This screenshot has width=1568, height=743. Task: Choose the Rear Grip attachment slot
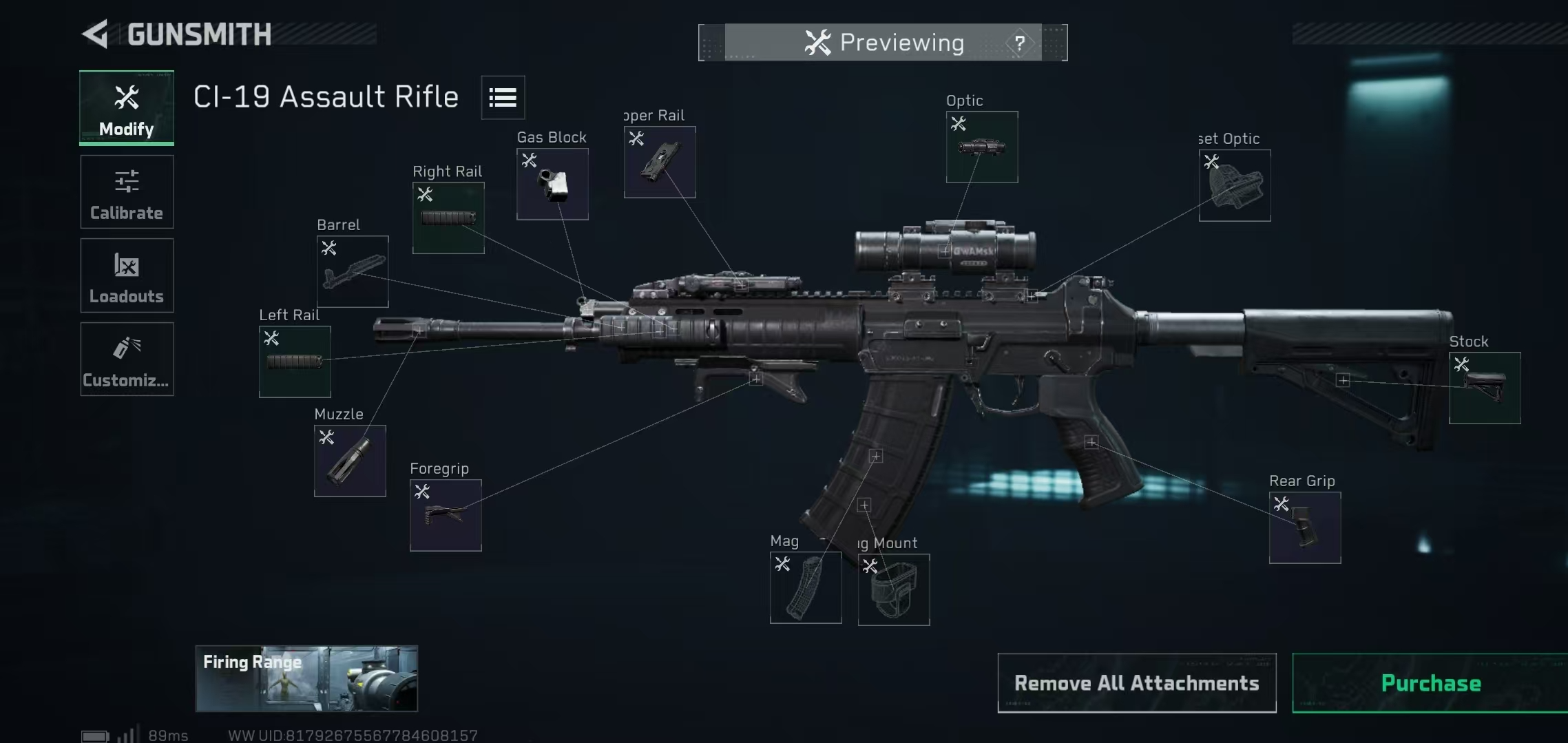click(1305, 527)
